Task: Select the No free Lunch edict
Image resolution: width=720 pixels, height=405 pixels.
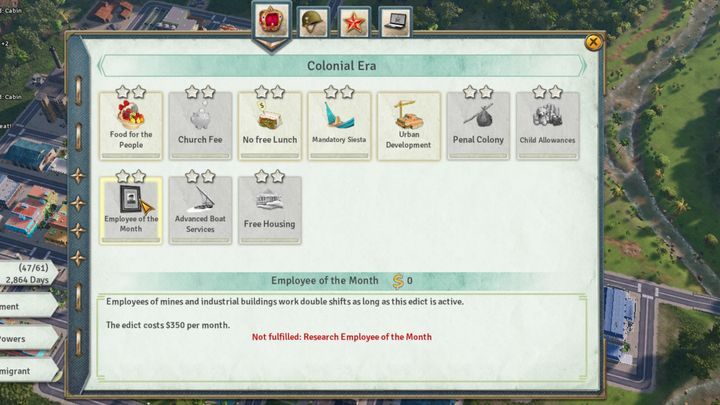Action: coord(269,125)
